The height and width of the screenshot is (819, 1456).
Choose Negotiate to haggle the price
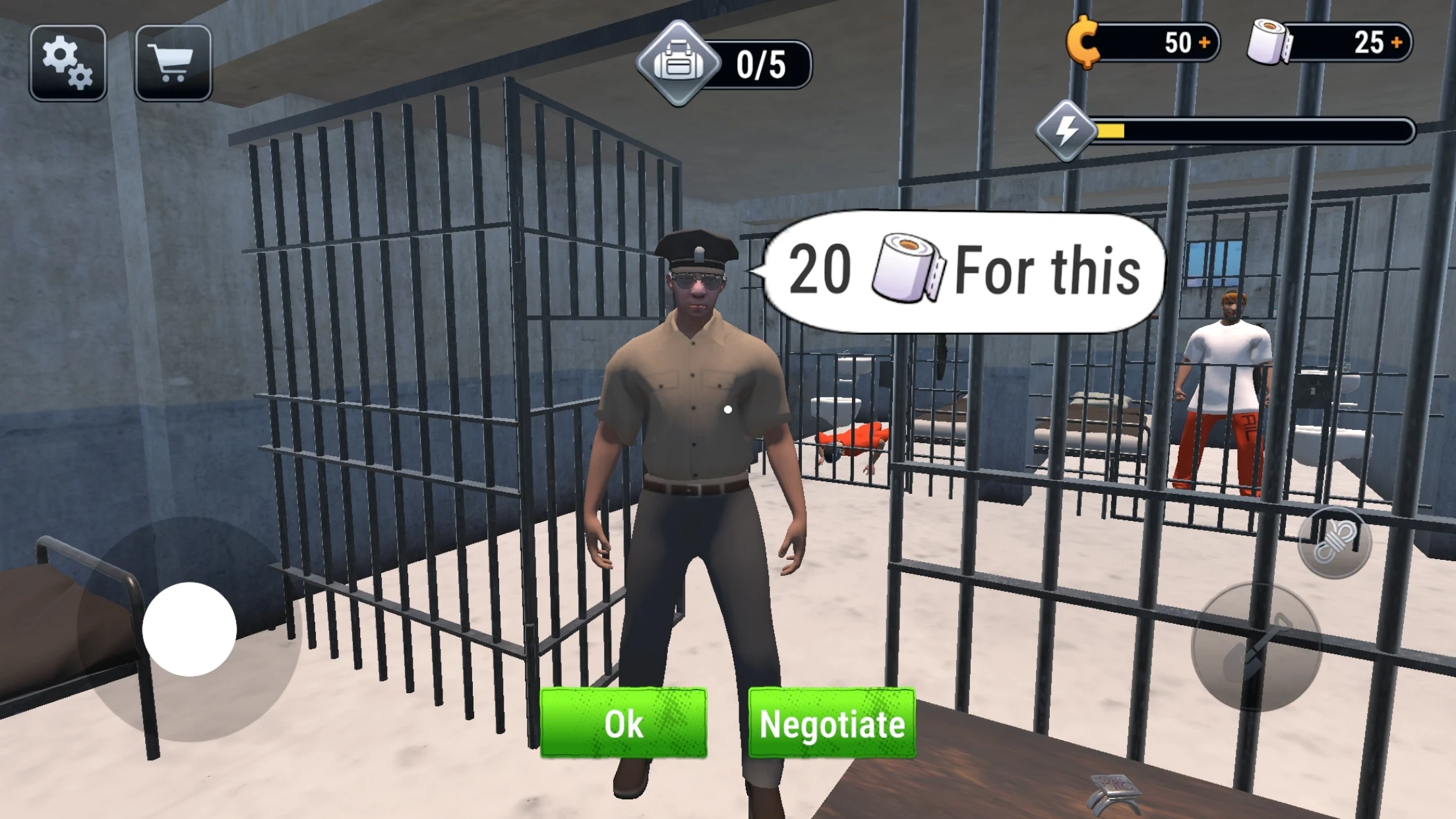coord(832,723)
